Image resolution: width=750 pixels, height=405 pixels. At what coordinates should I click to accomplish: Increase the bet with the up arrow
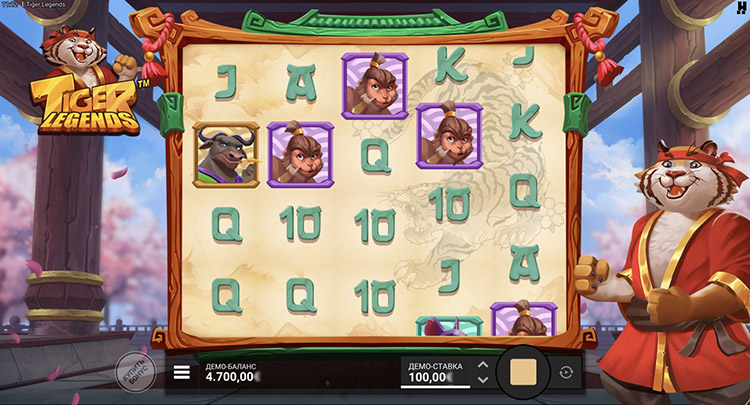(483, 365)
